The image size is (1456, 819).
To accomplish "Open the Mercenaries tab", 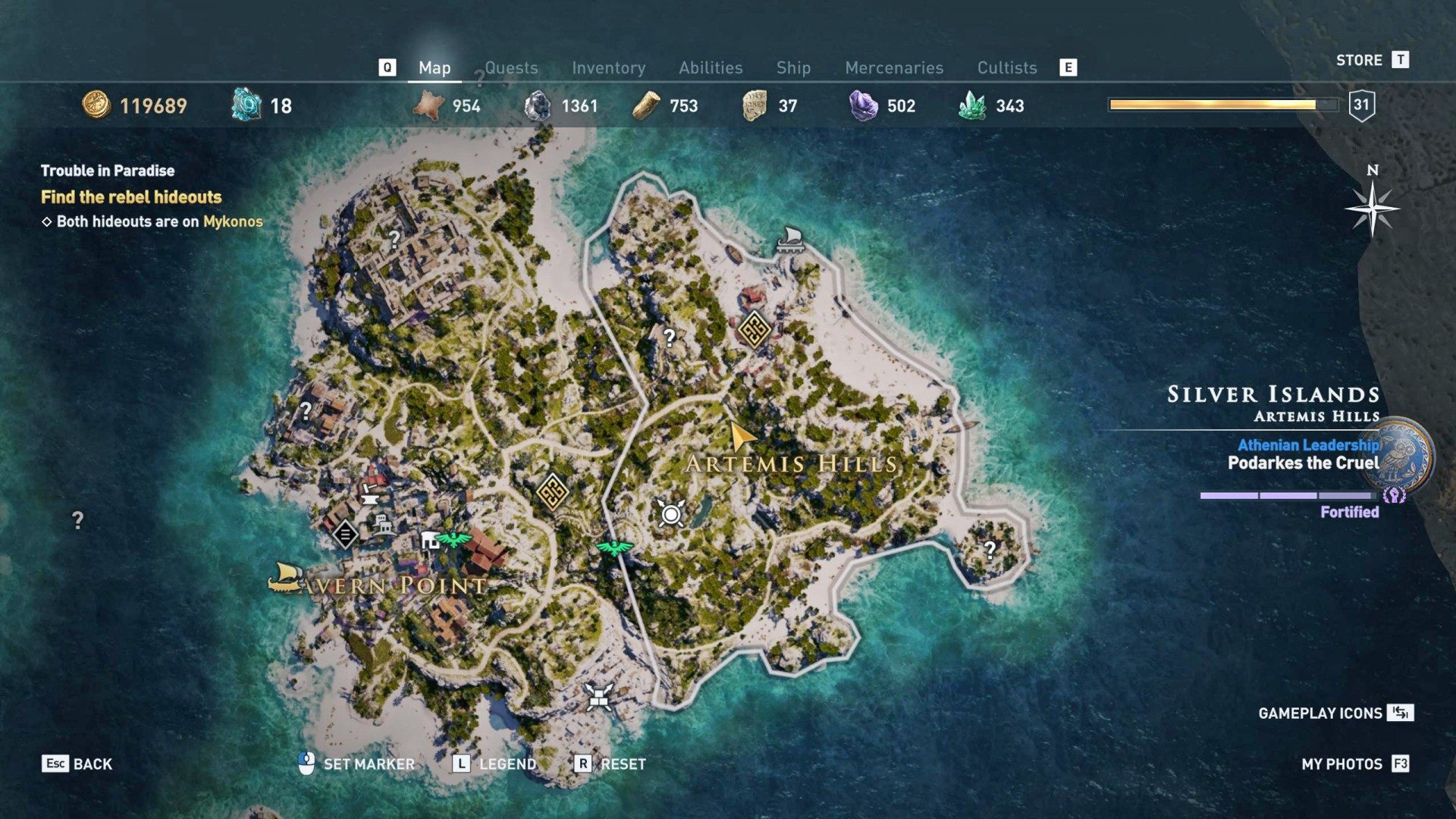I will coord(894,68).
